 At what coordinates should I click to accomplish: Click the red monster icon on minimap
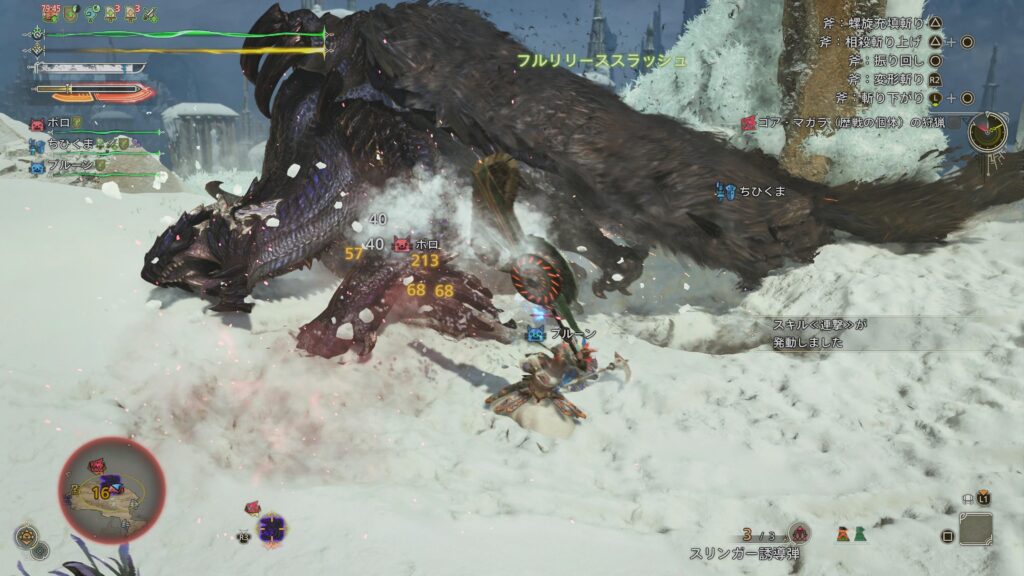pos(99,465)
